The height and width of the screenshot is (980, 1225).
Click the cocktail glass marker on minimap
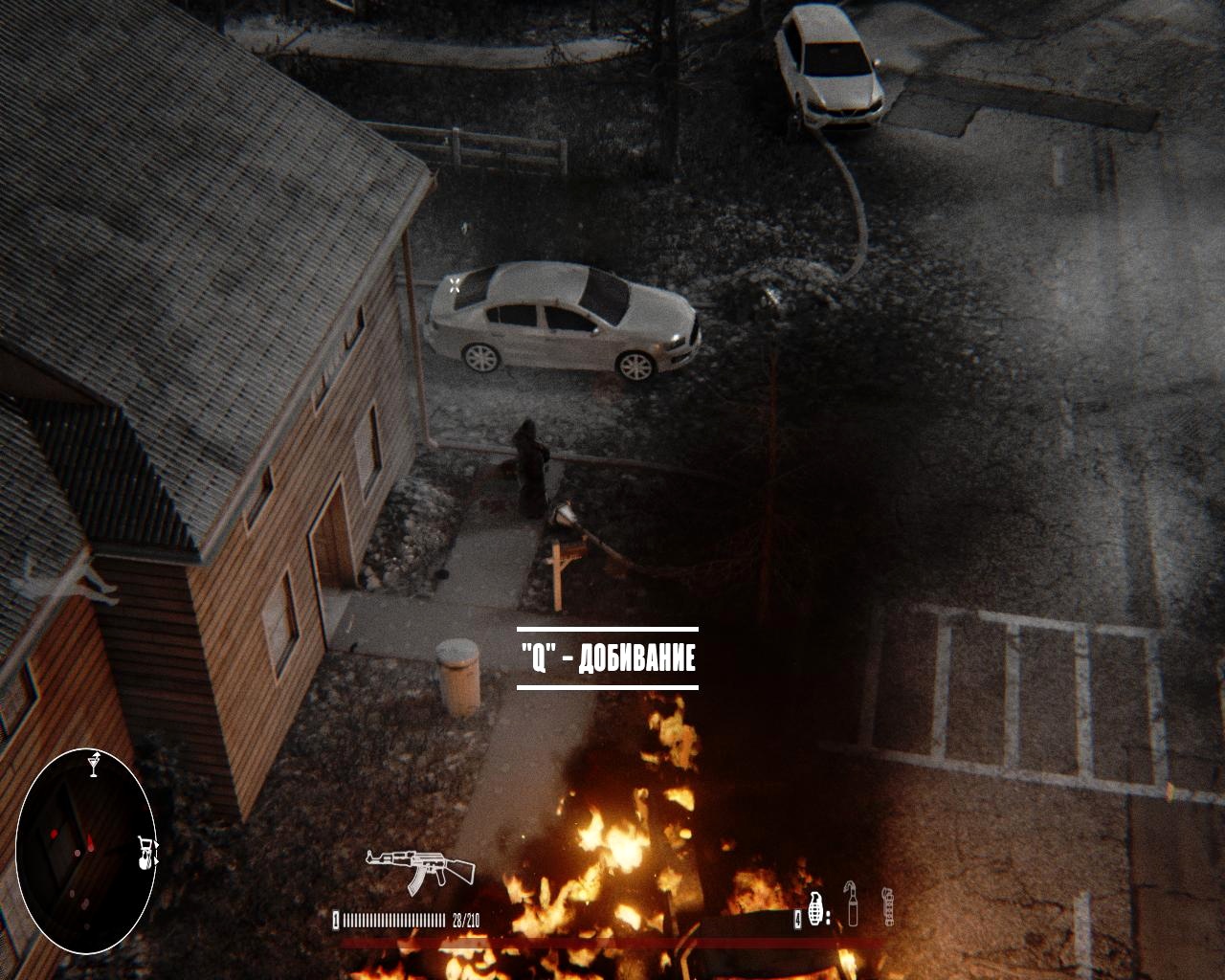94,765
